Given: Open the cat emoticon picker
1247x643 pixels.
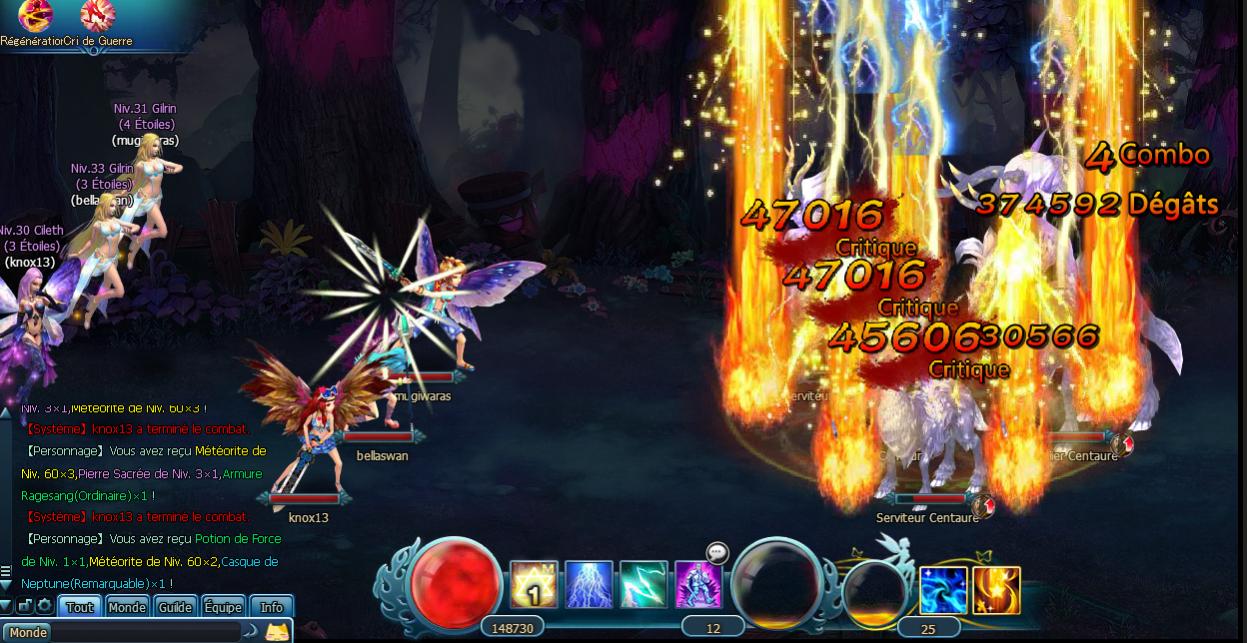Looking at the screenshot, I should click(x=277, y=631).
